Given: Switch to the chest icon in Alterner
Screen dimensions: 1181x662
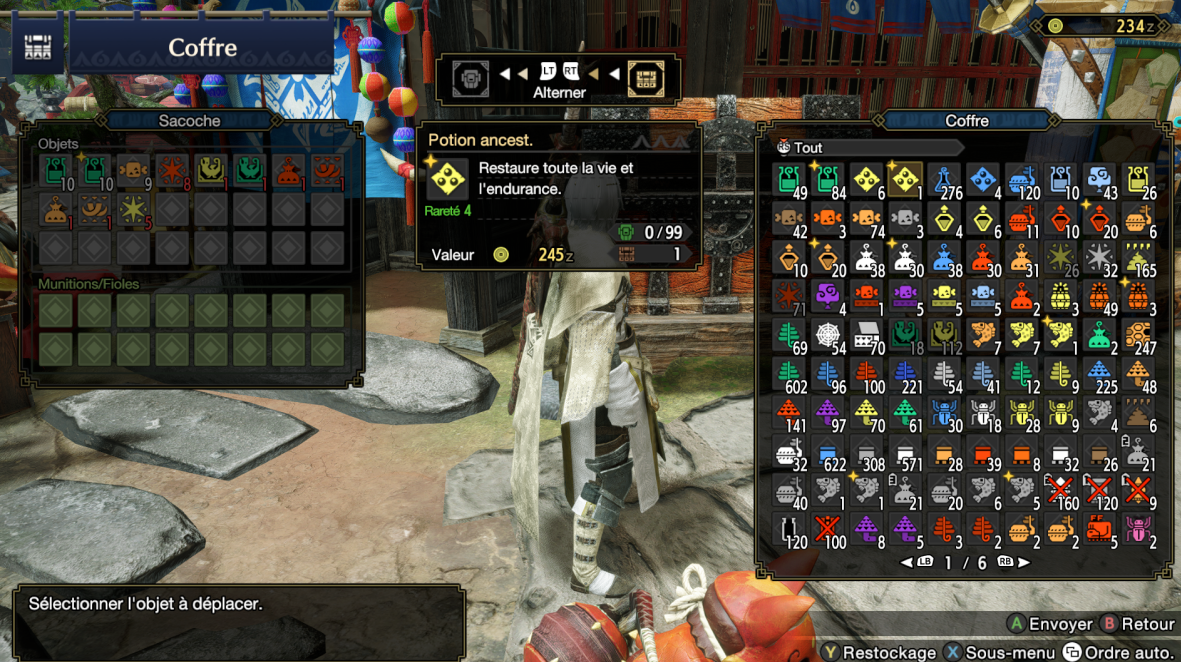Looking at the screenshot, I should (x=646, y=79).
